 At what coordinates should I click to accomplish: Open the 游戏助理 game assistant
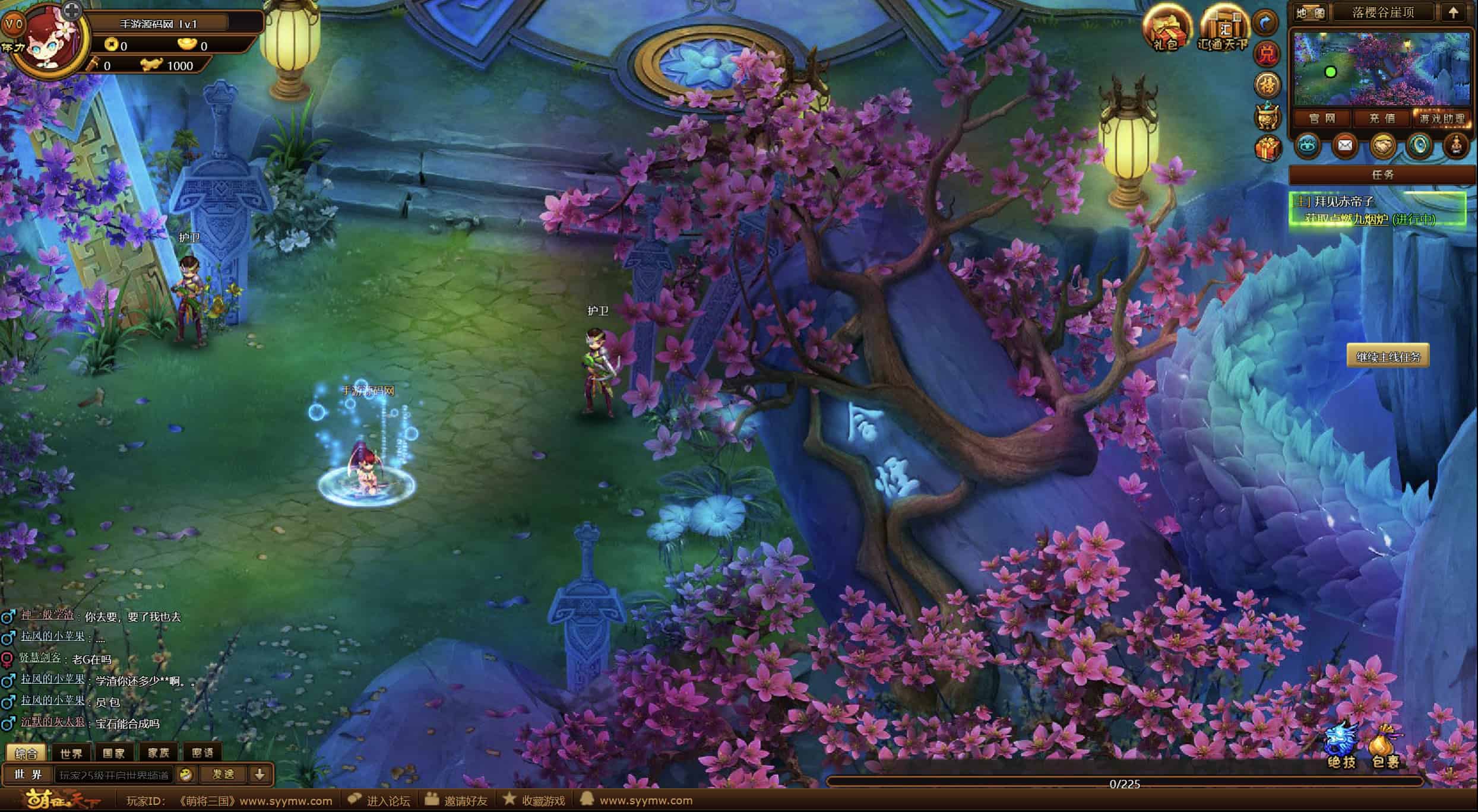coord(1442,119)
